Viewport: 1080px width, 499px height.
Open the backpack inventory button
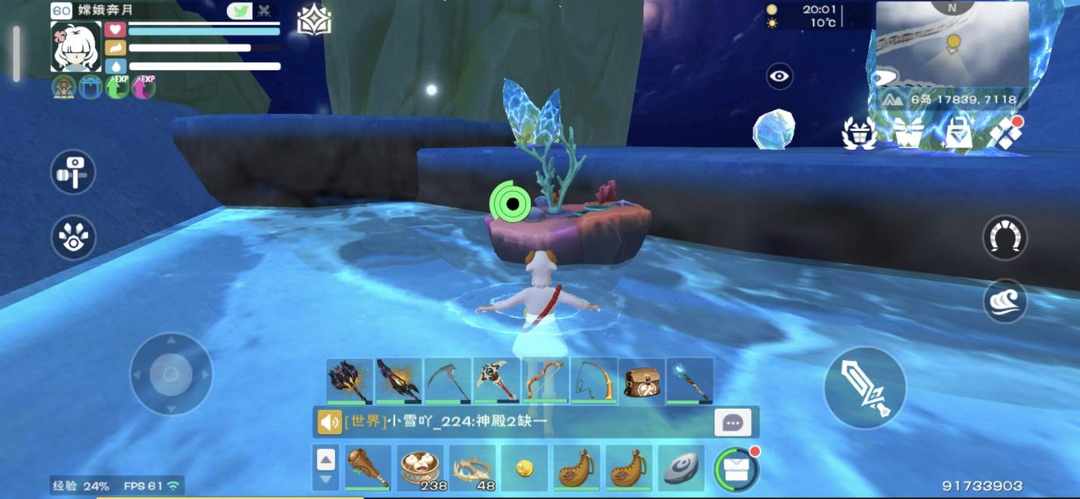pyautogui.click(x=736, y=468)
